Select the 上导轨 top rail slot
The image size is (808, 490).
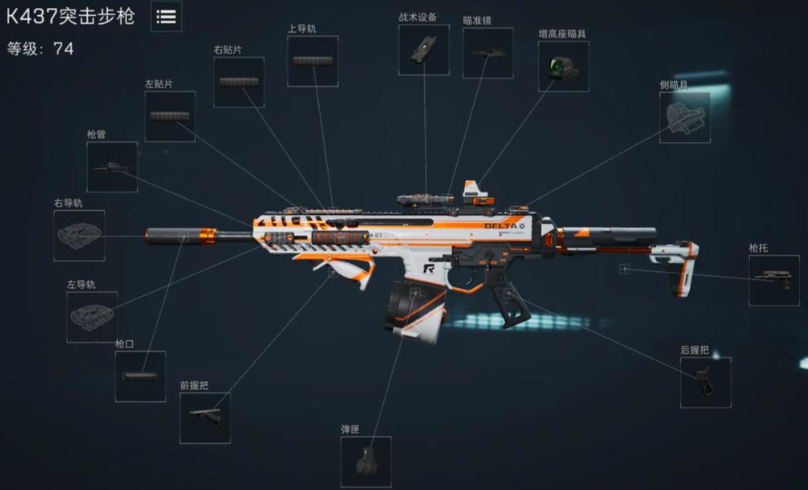pos(312,62)
